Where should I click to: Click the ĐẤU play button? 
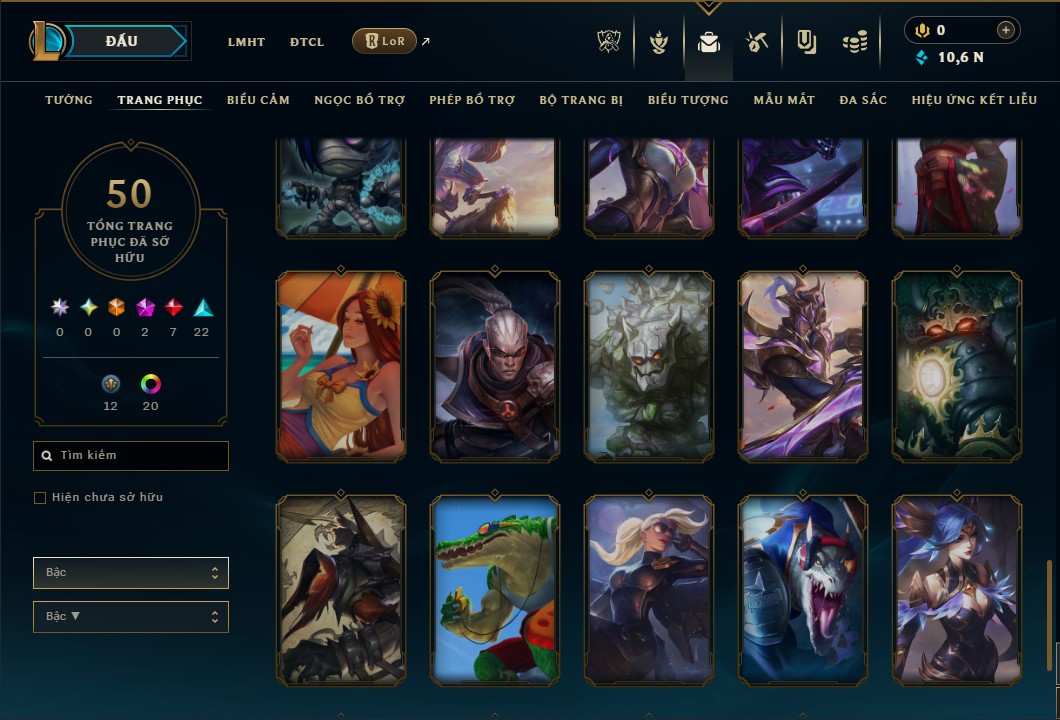point(122,41)
